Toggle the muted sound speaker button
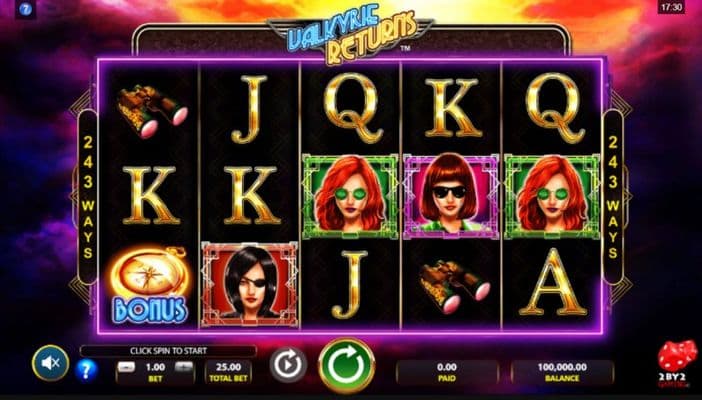Viewport: 702px width, 400px height. [49, 362]
